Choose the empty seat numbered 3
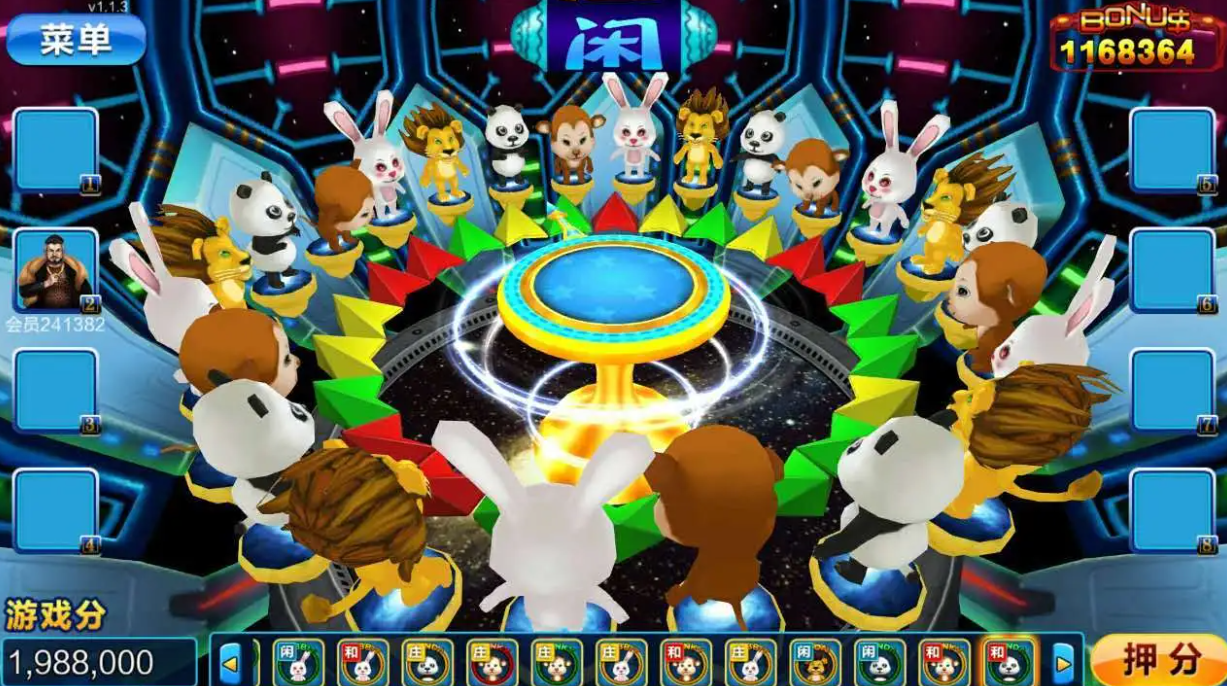This screenshot has width=1227, height=686. (55, 390)
